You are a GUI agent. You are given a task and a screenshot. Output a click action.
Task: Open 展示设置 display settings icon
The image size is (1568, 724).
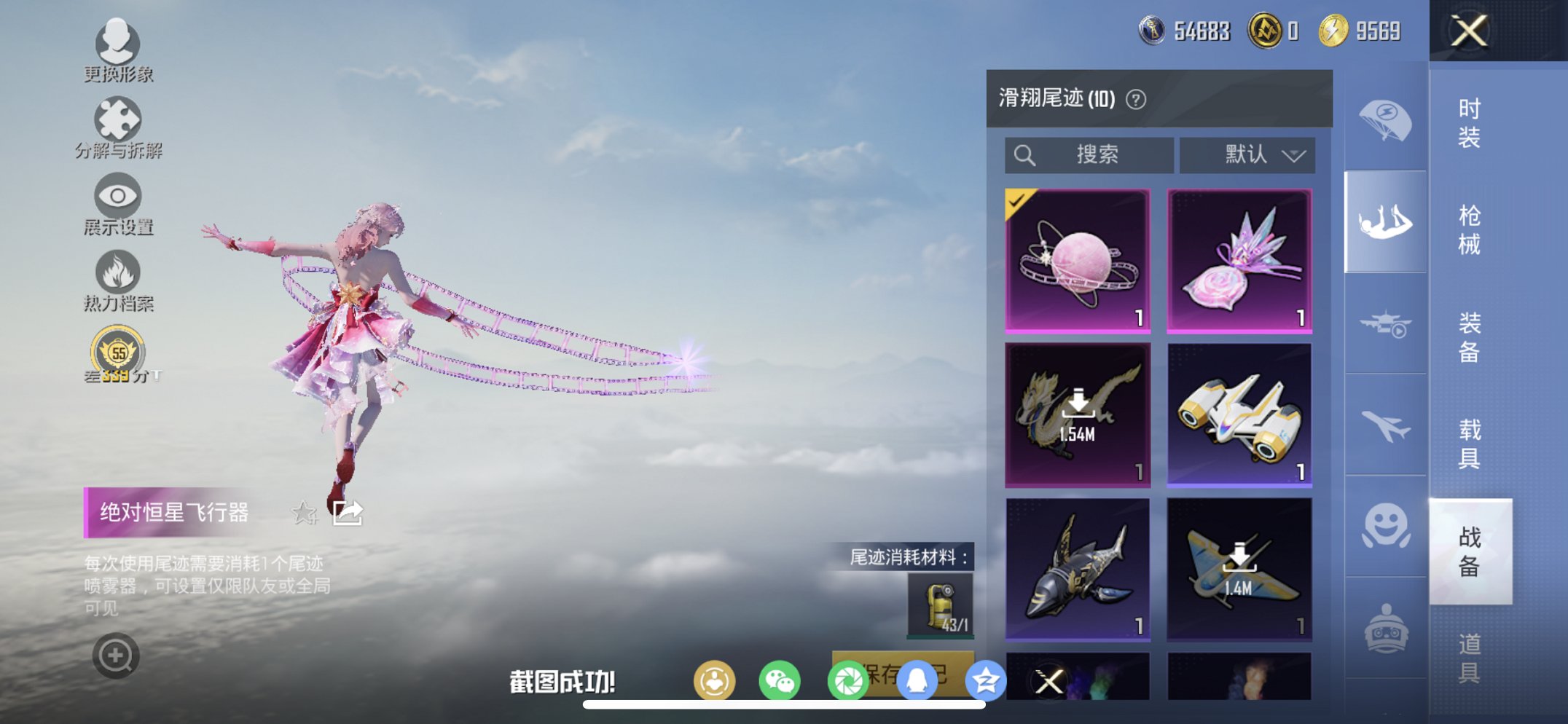click(119, 195)
